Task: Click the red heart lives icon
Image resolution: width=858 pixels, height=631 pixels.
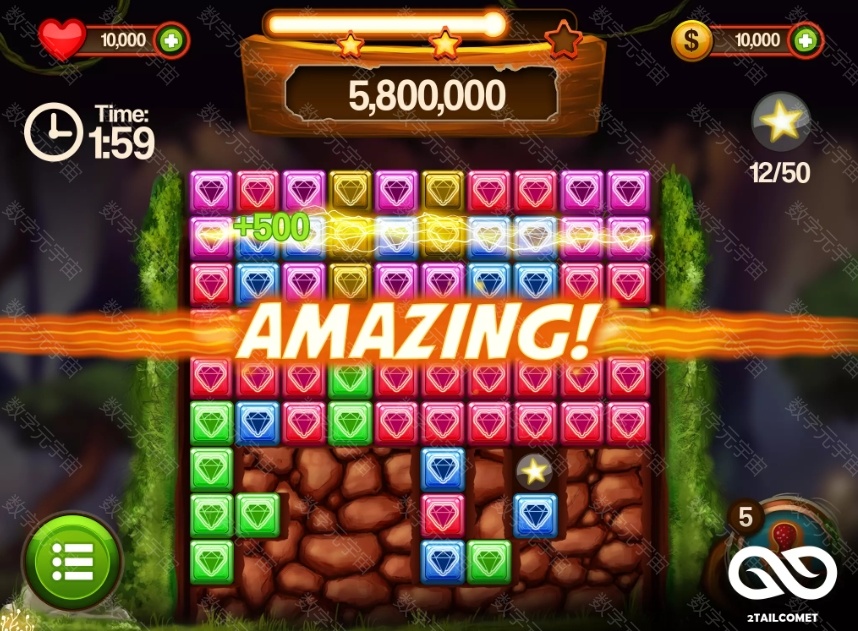Action: tap(63, 40)
